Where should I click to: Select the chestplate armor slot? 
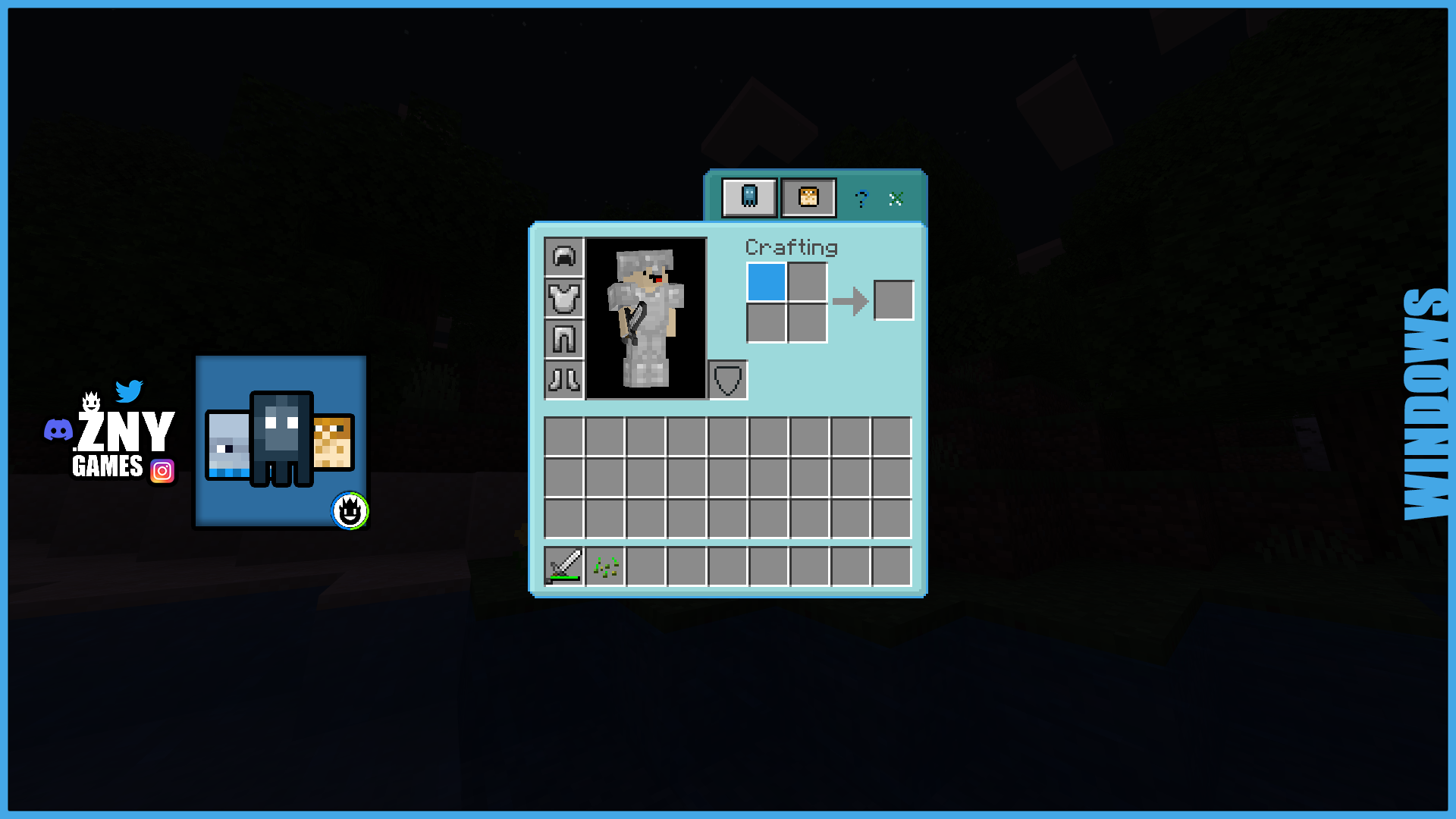tap(563, 299)
